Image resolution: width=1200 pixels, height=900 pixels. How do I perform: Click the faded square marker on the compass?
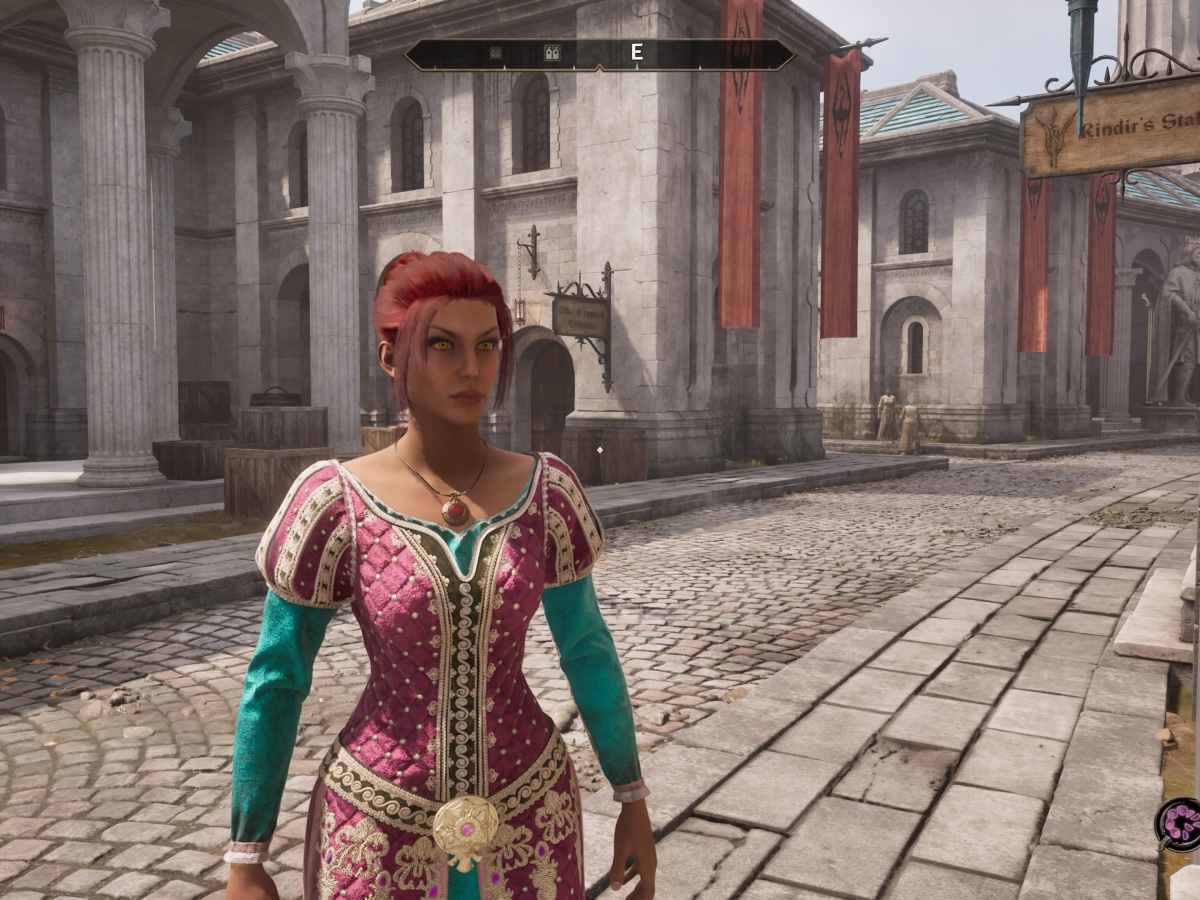496,53
